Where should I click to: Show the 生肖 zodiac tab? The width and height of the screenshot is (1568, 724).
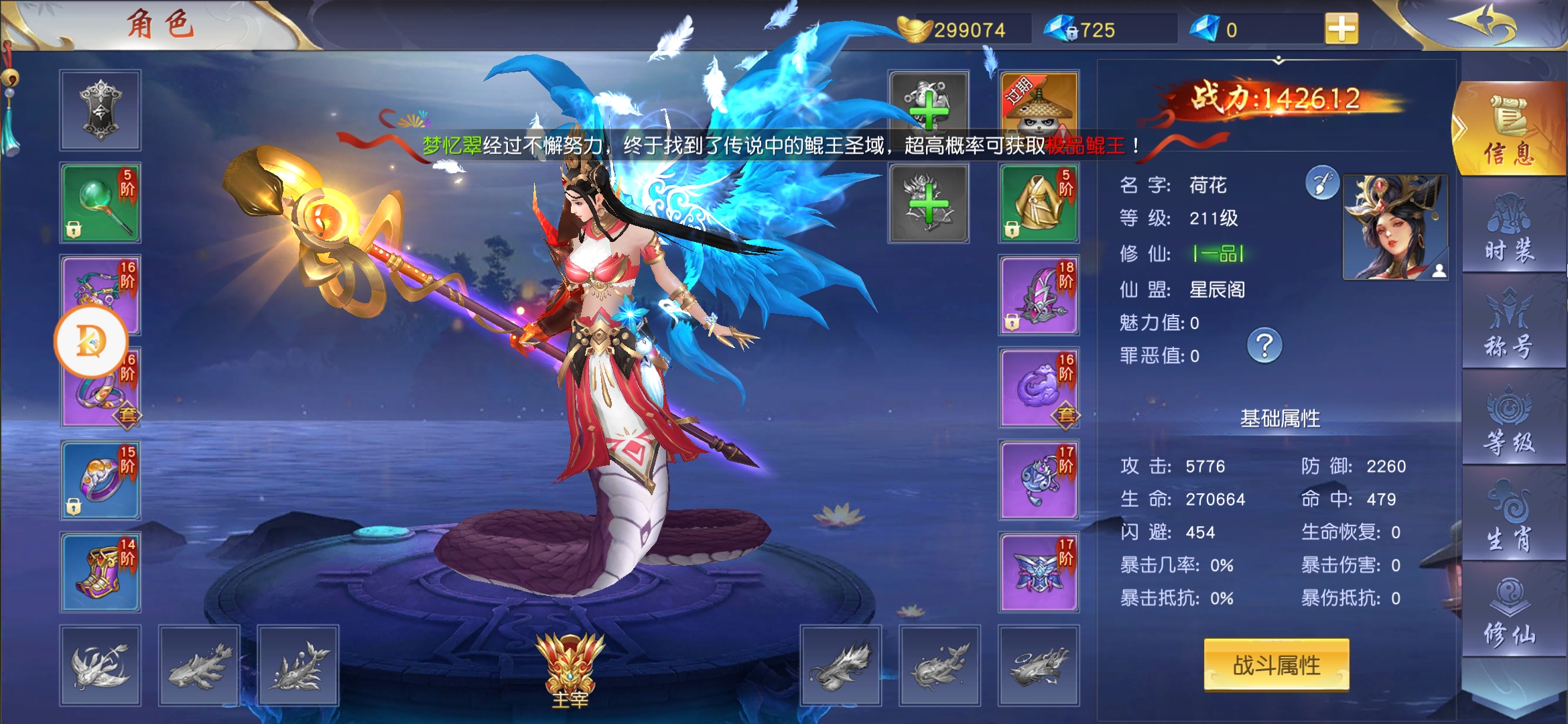[x=1509, y=518]
